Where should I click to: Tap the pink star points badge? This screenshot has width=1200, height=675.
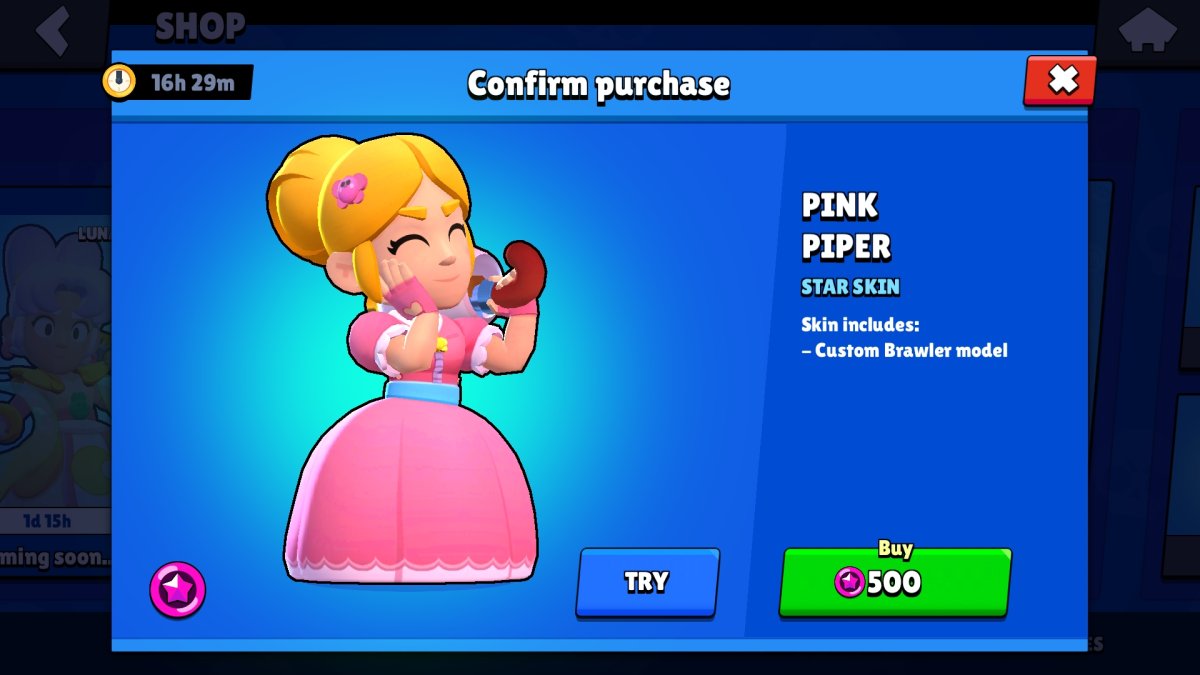point(178,589)
